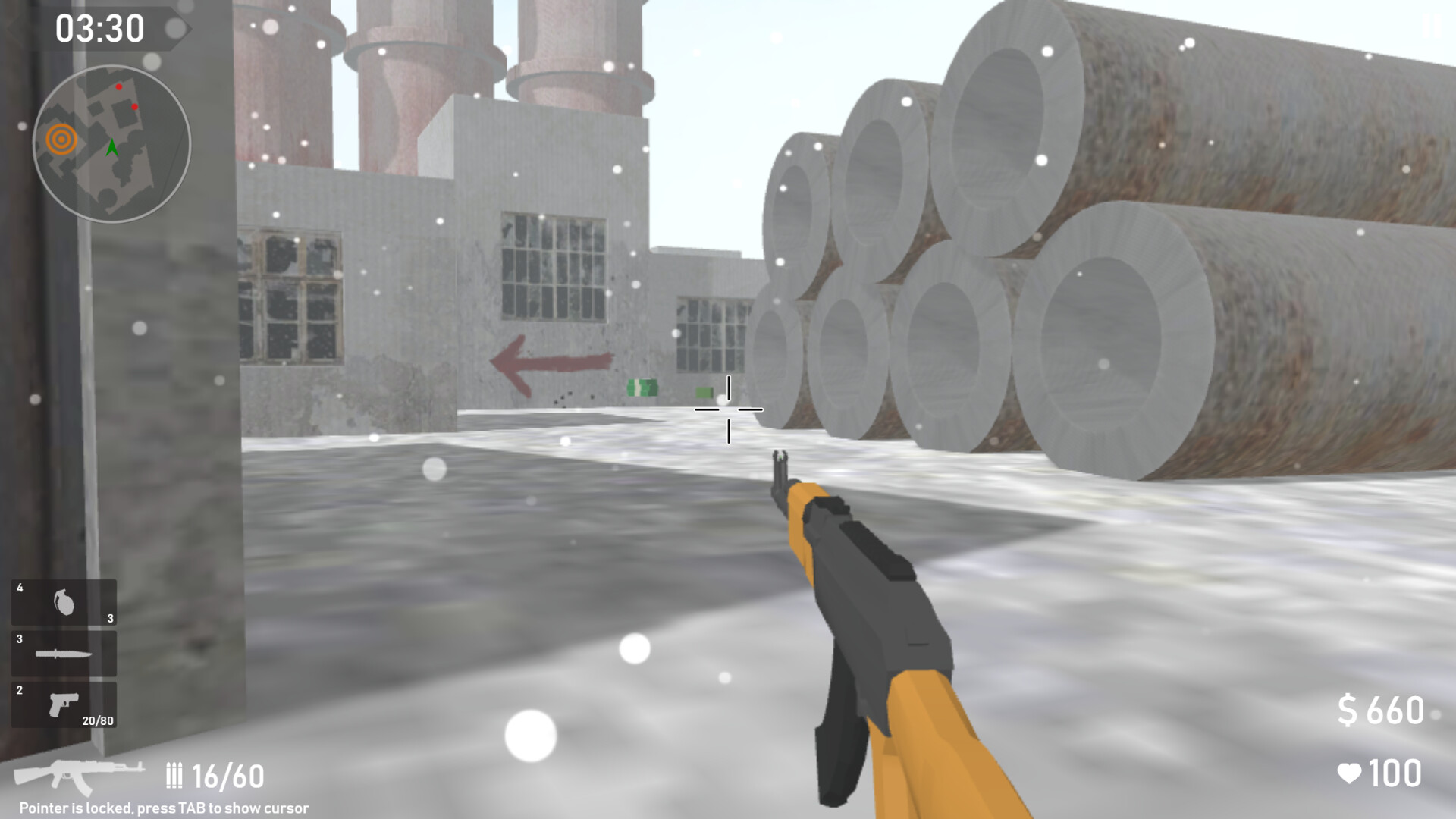Click the upper red enemy dot on the minimap
The image size is (1456, 819).
coord(118,87)
